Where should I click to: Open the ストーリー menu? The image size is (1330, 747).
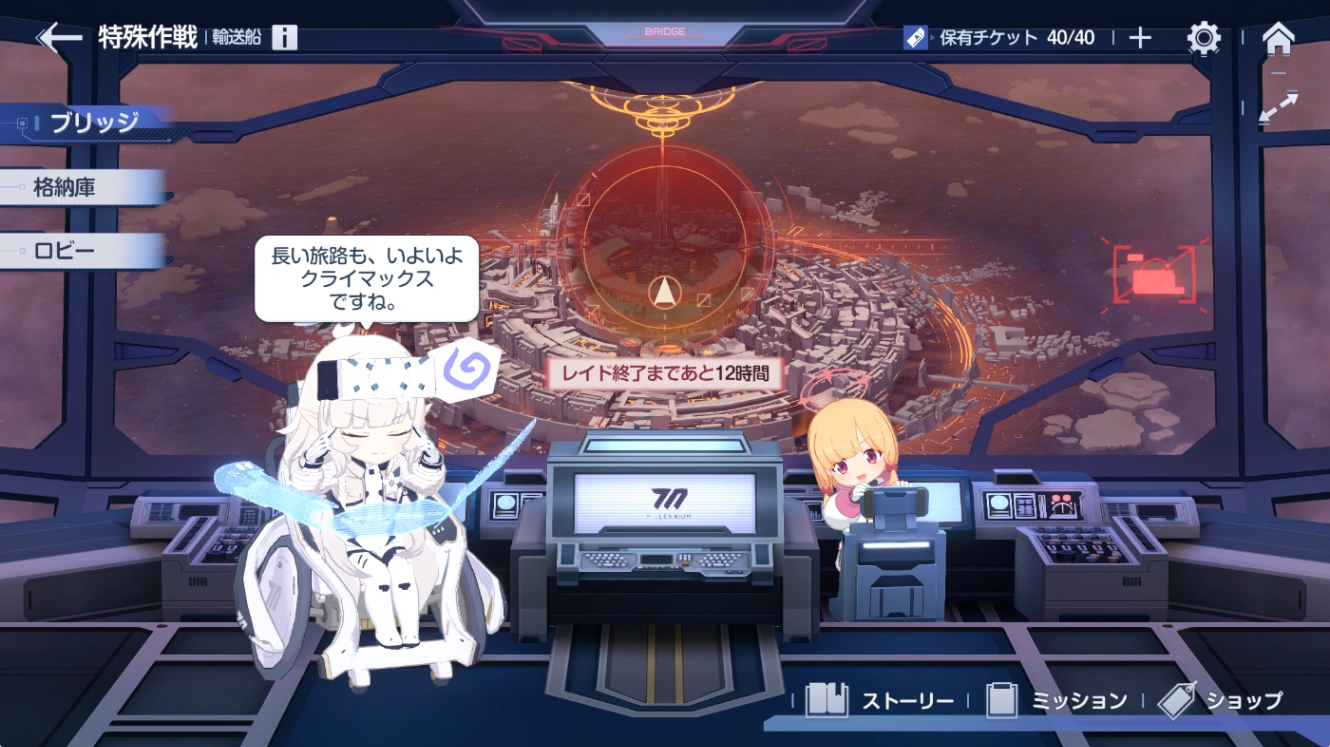coord(881,701)
